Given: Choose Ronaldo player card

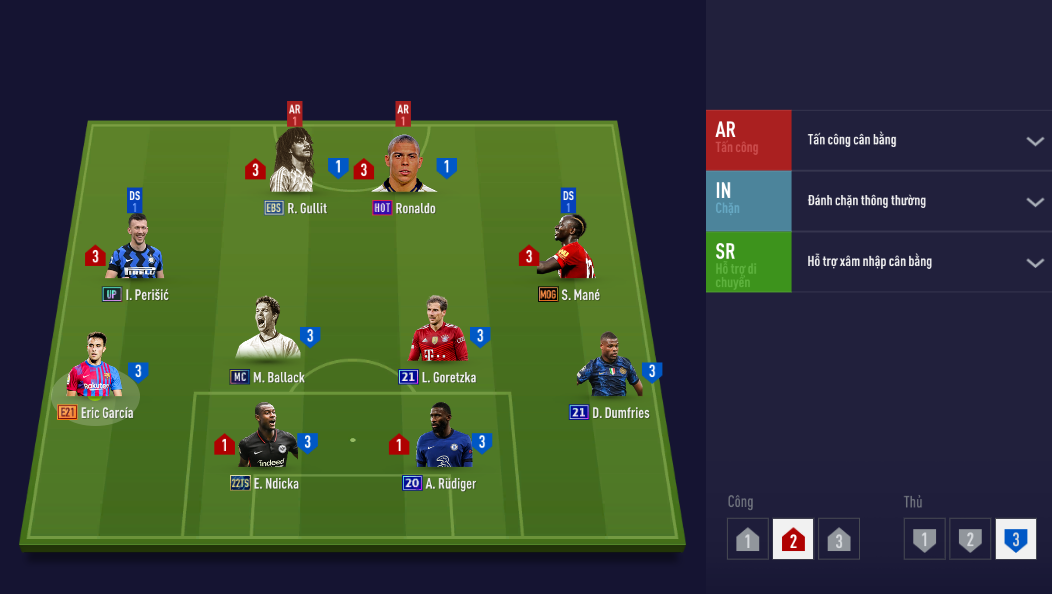Looking at the screenshot, I should click(x=403, y=165).
